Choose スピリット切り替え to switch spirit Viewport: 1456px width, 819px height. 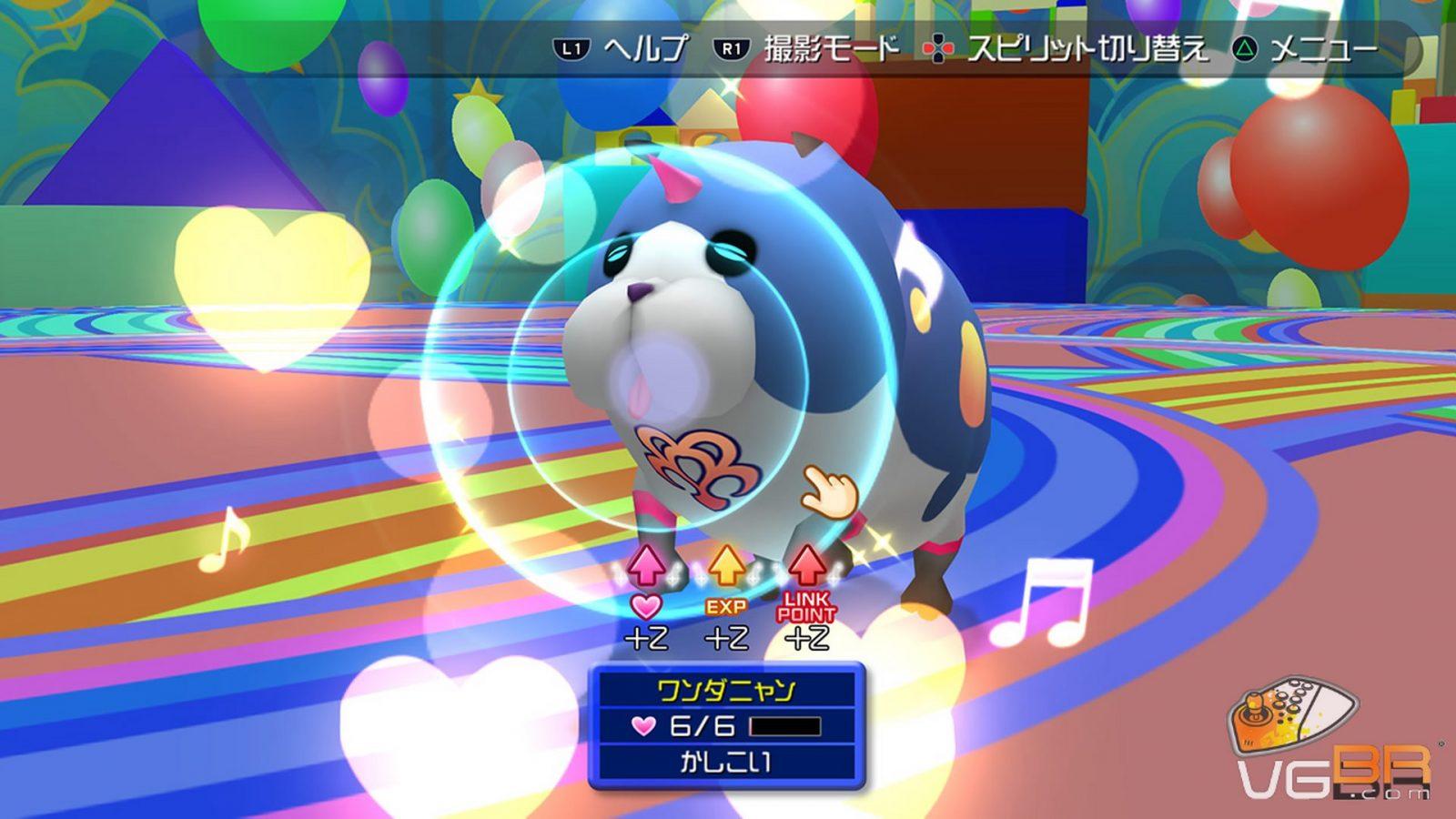coord(1067,49)
